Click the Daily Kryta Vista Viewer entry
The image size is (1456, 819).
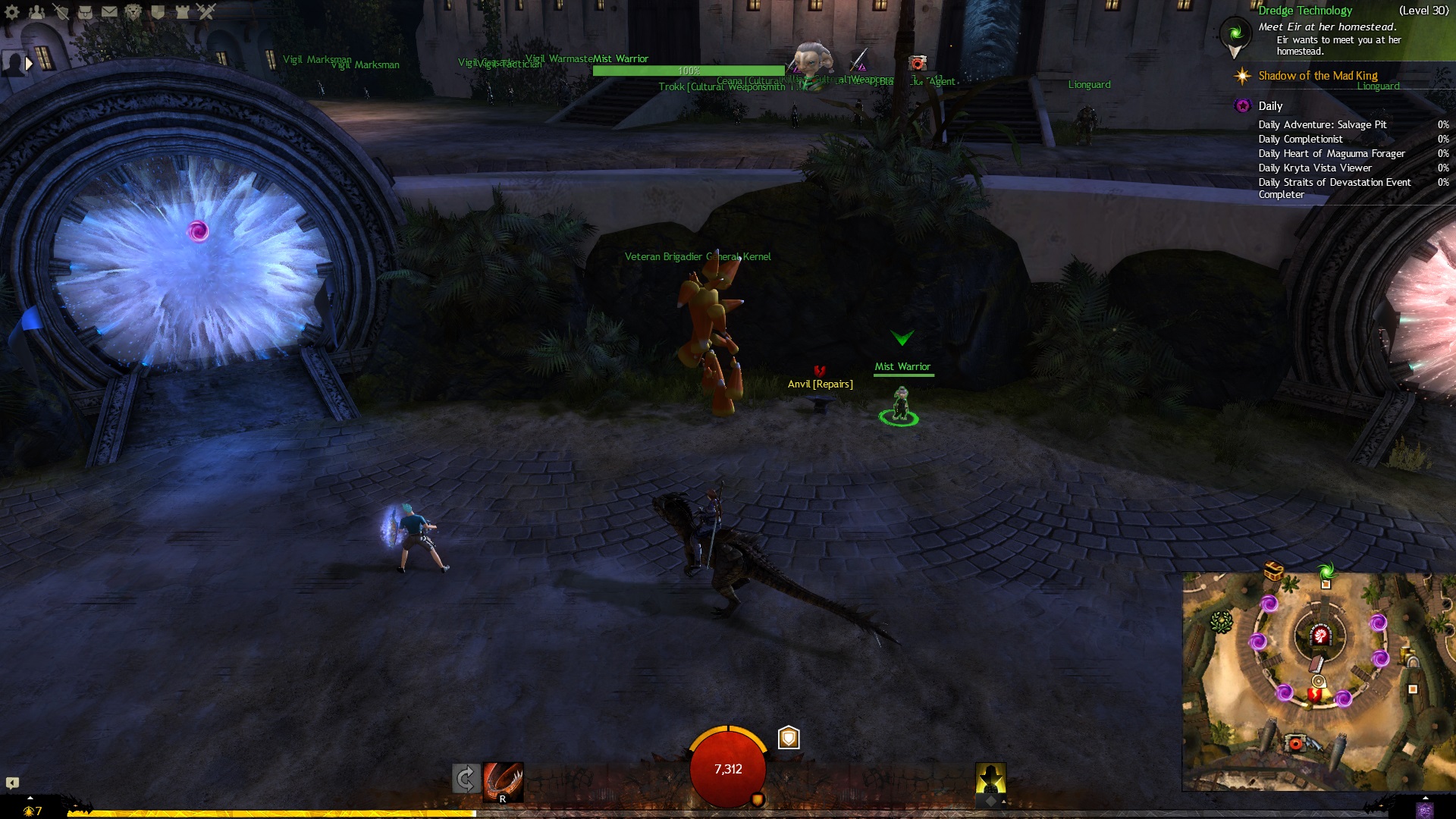[x=1314, y=168]
